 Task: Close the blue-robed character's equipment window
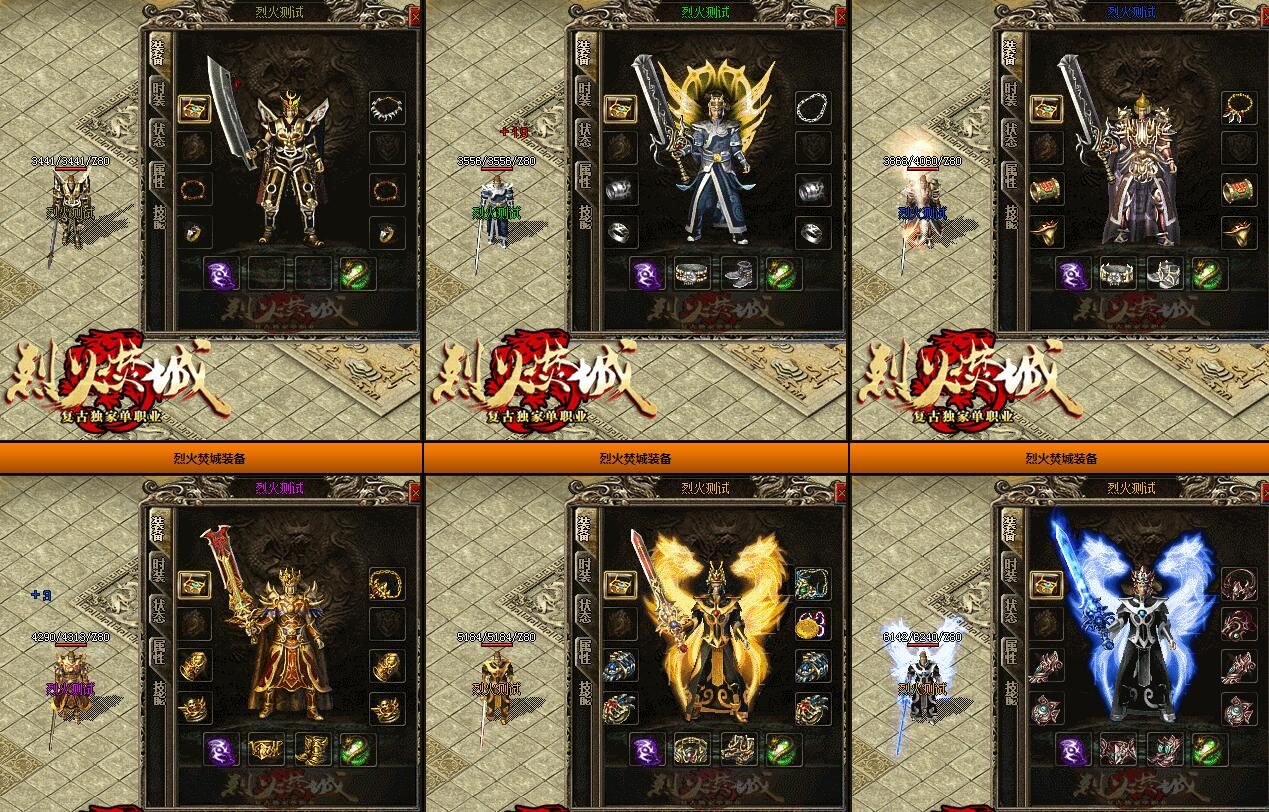click(x=841, y=17)
